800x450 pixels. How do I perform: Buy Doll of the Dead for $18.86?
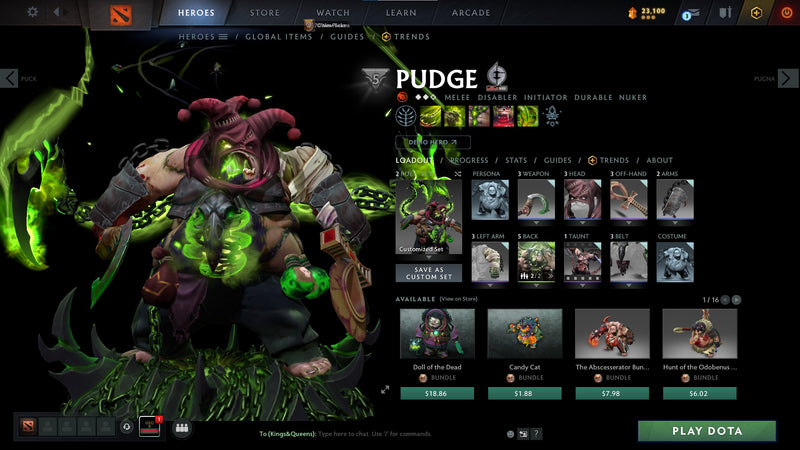point(436,393)
